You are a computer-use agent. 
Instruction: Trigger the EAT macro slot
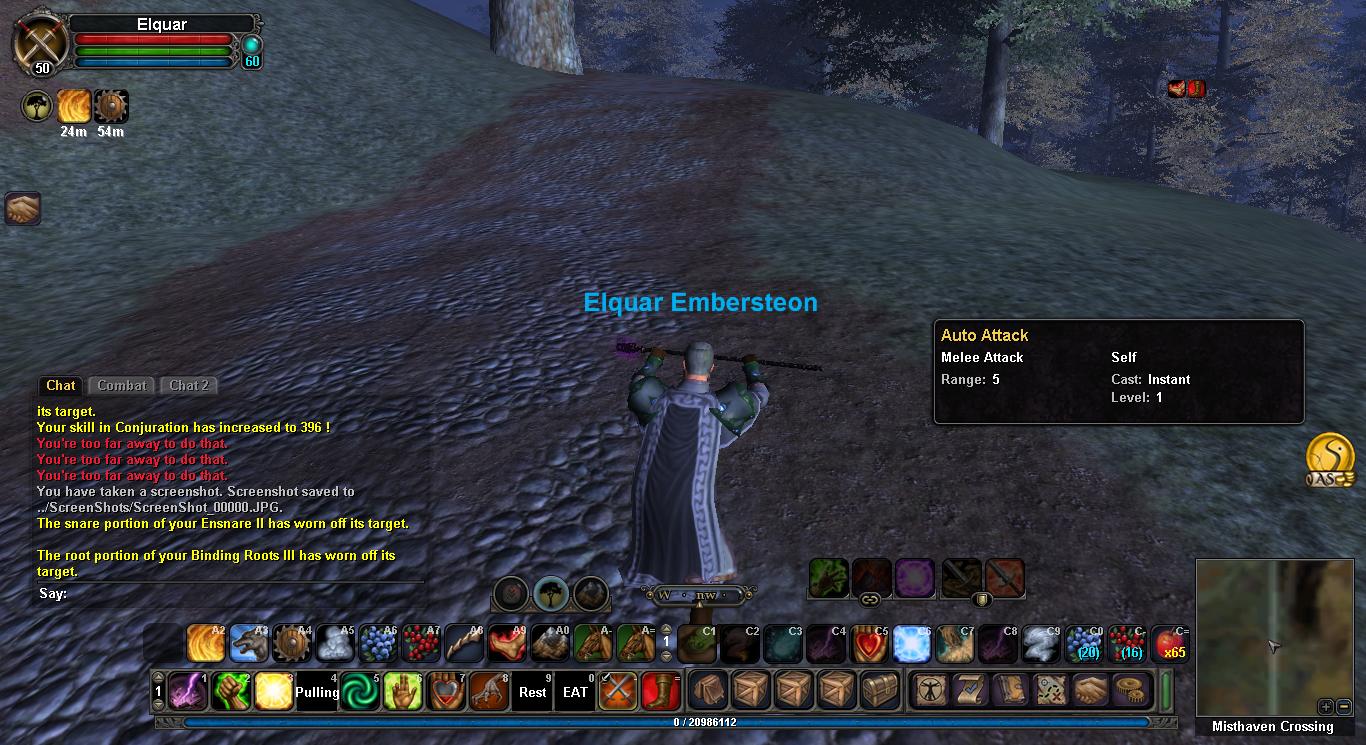[575, 691]
